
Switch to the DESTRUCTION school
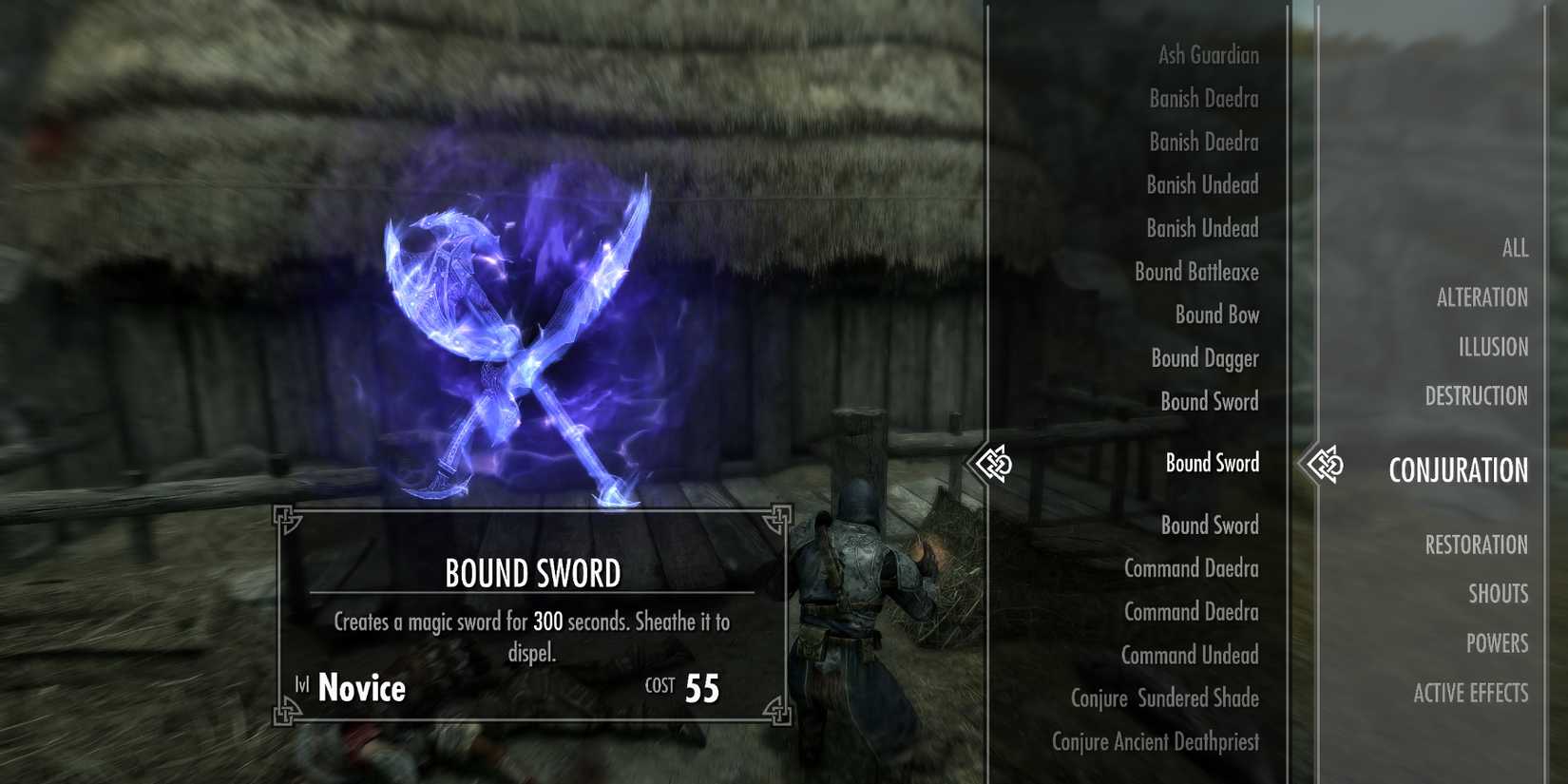1476,396
